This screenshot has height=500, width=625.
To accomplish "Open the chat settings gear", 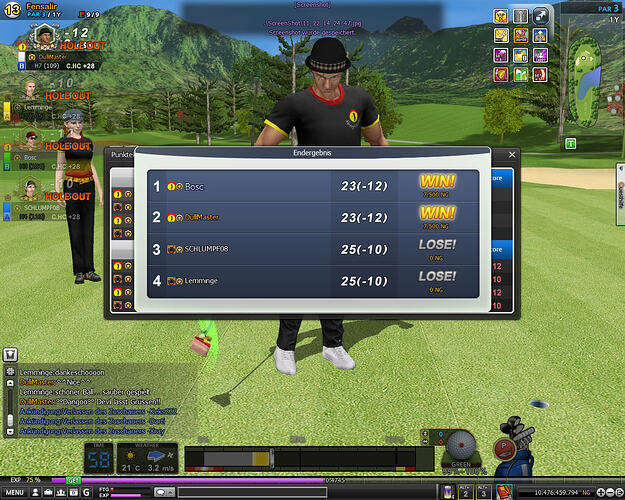I will click(11, 369).
